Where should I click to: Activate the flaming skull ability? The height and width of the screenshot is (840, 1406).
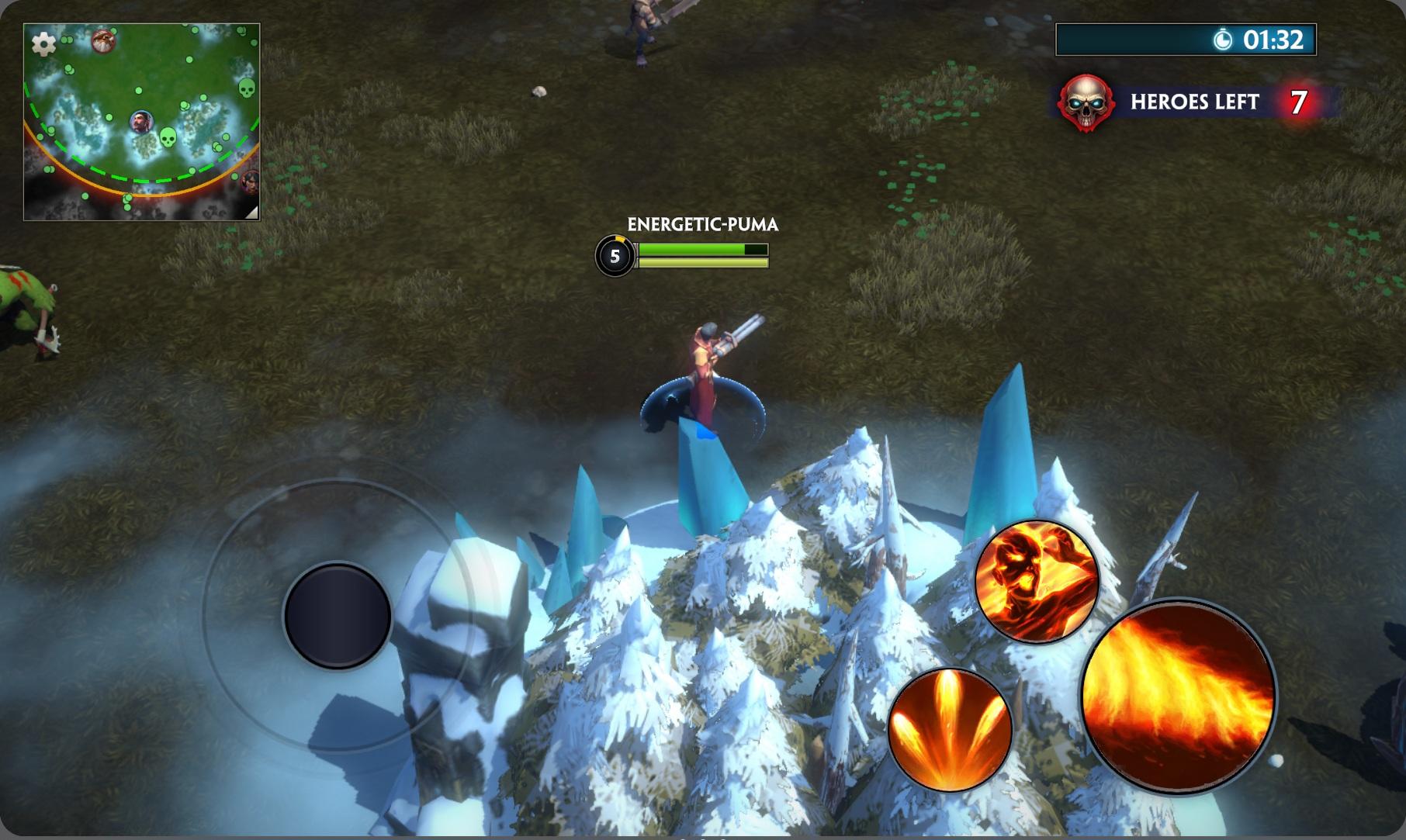pos(1037,581)
